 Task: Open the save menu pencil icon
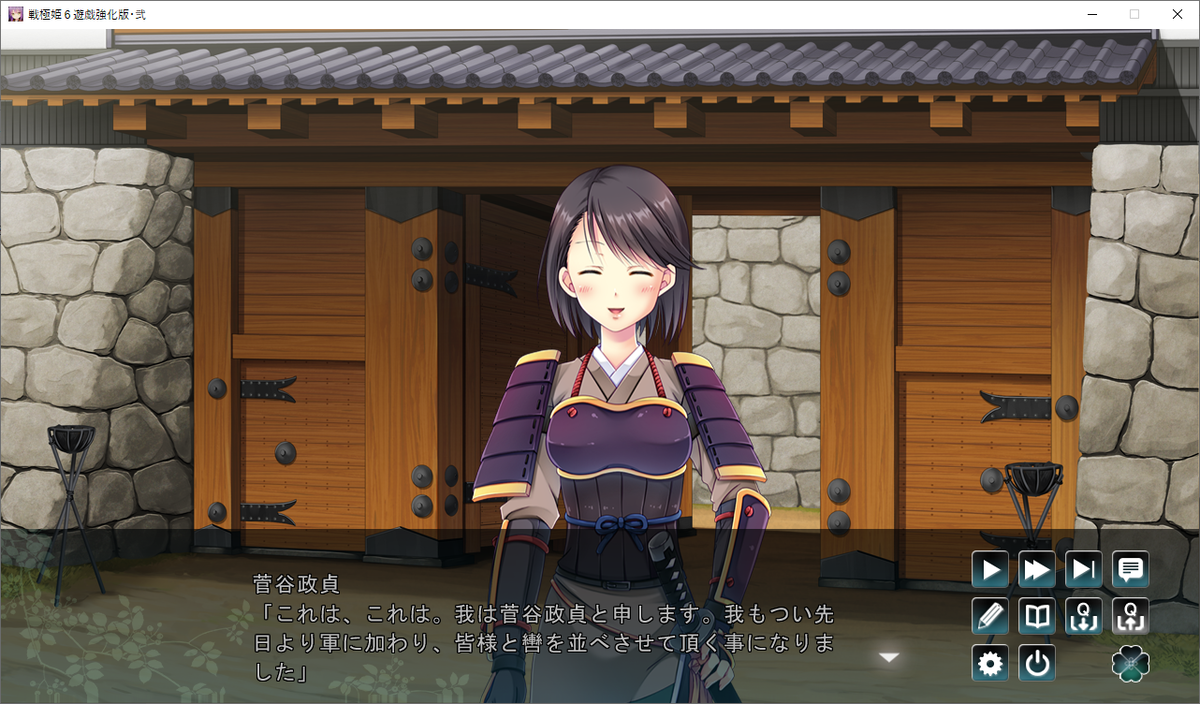[x=990, y=616]
